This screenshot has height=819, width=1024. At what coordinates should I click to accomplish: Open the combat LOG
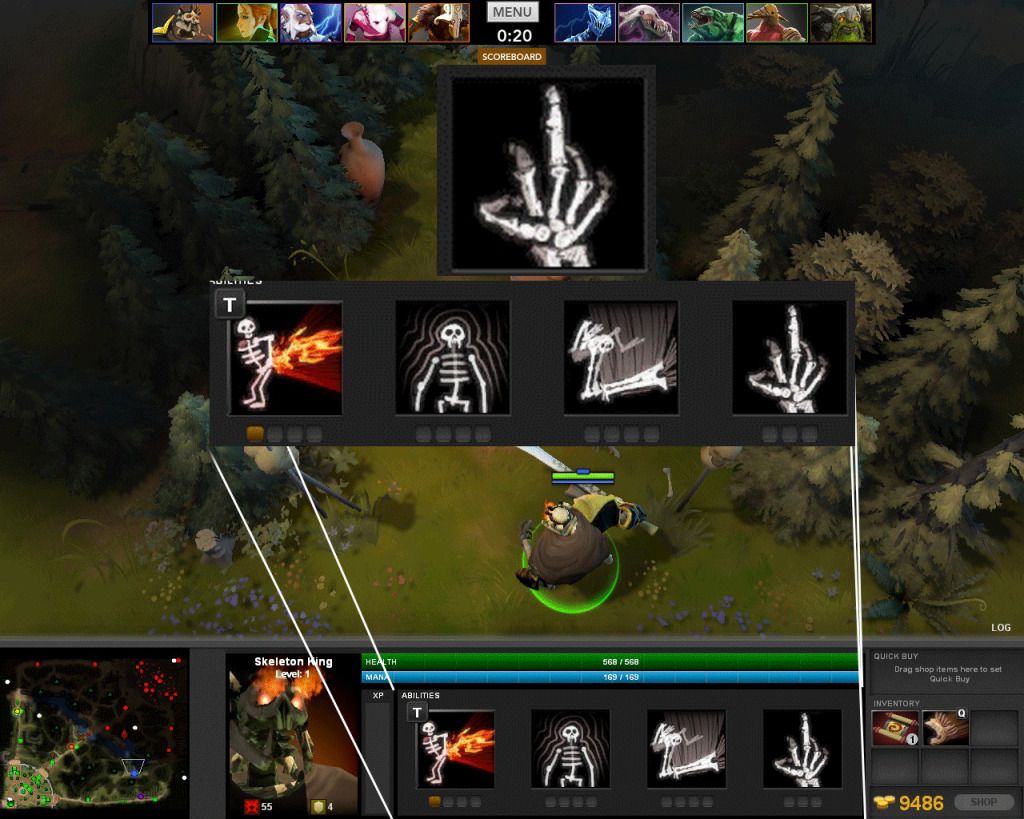(1001, 628)
